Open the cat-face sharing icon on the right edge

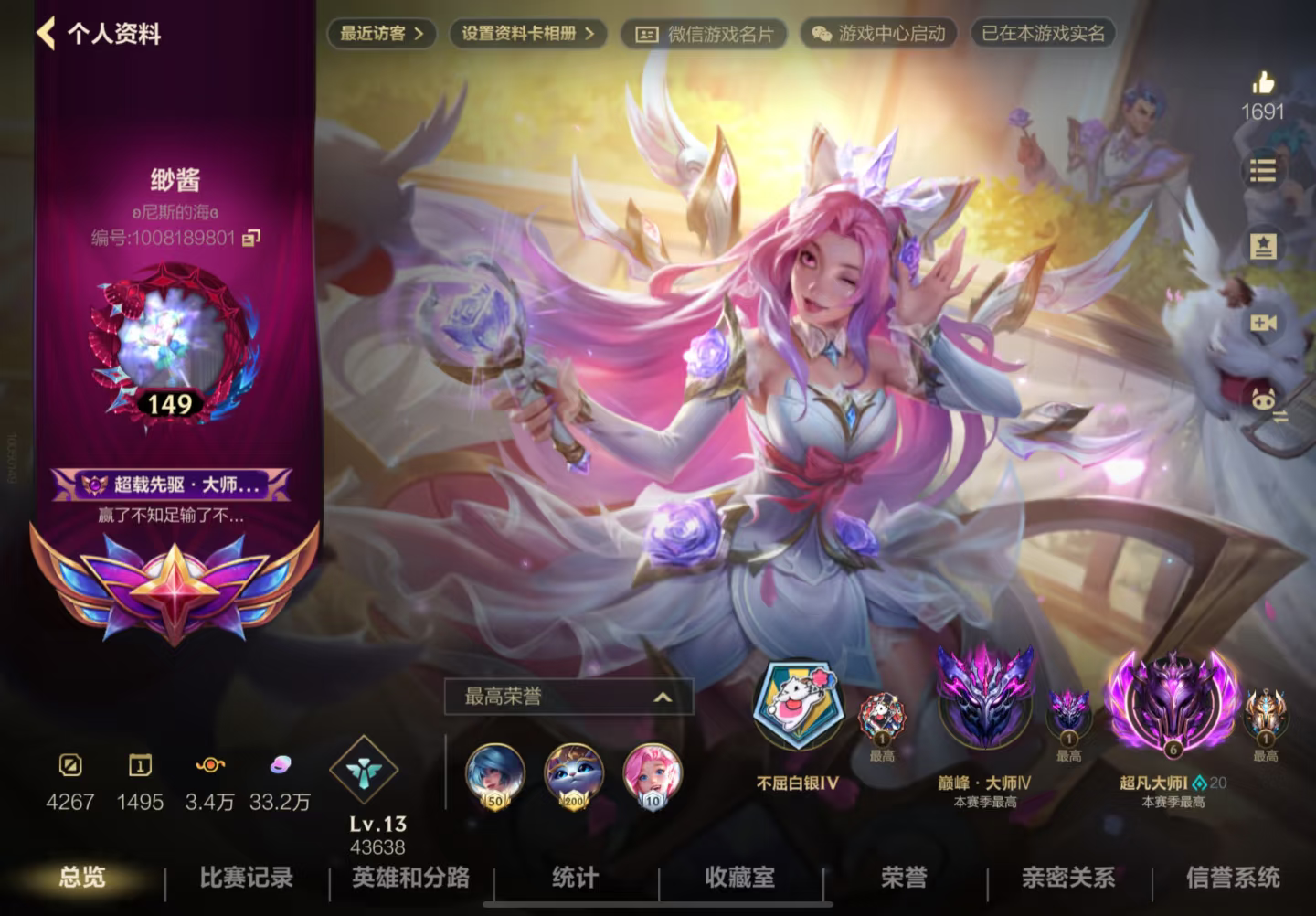tap(1264, 398)
